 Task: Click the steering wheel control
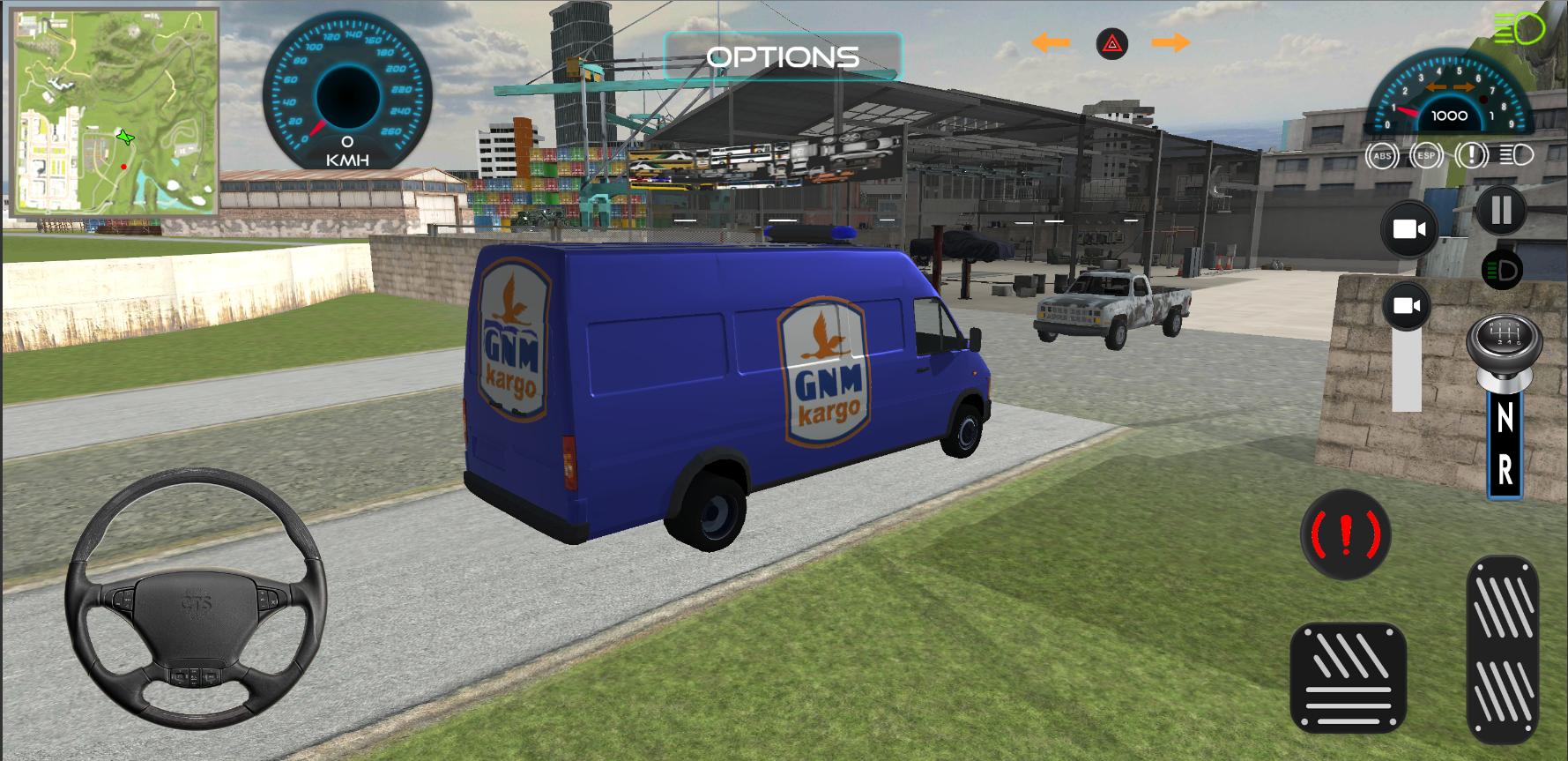pyautogui.click(x=196, y=600)
